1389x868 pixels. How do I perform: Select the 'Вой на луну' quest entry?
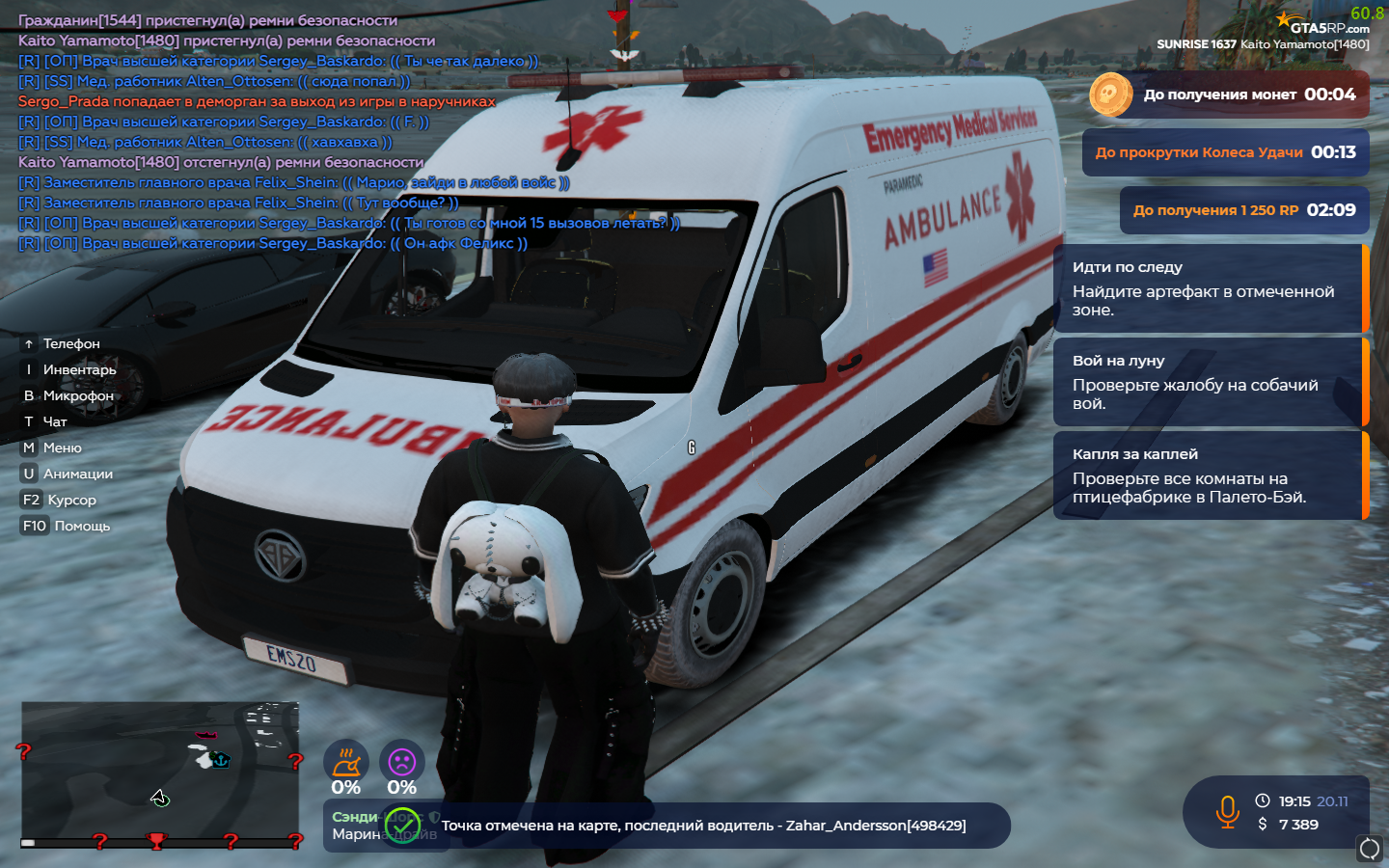click(1208, 382)
